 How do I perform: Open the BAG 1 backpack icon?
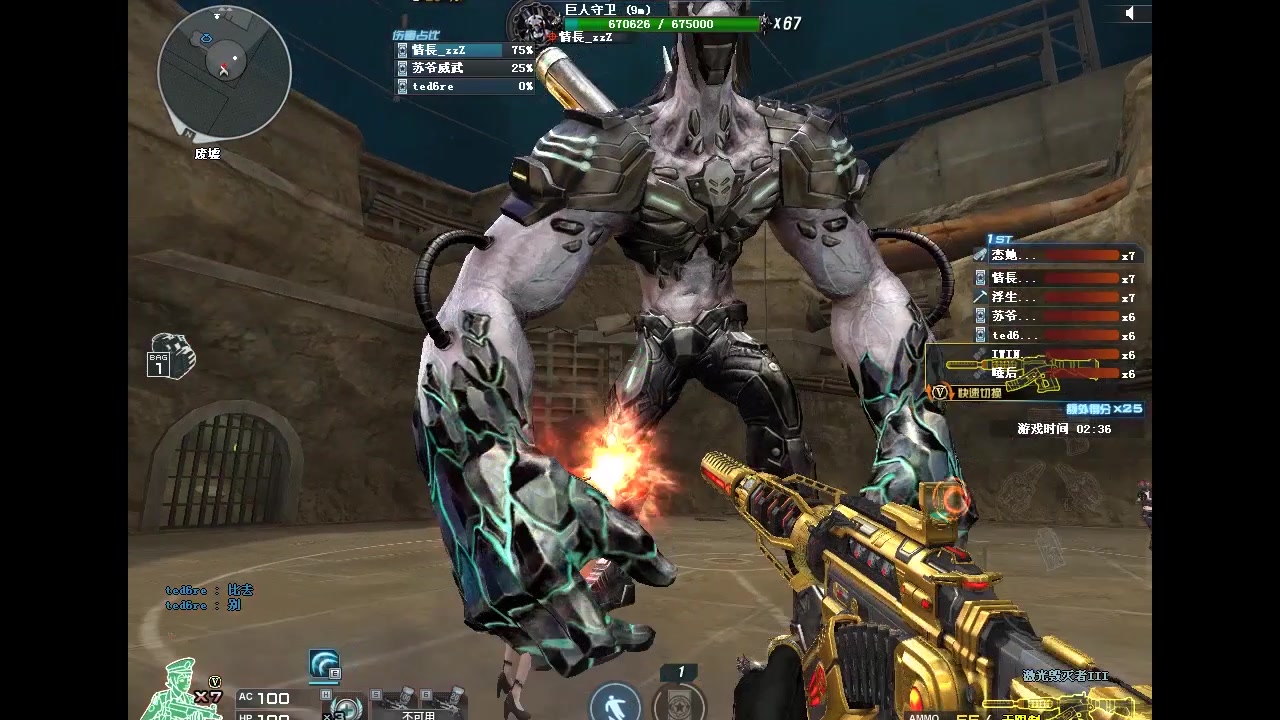point(170,357)
